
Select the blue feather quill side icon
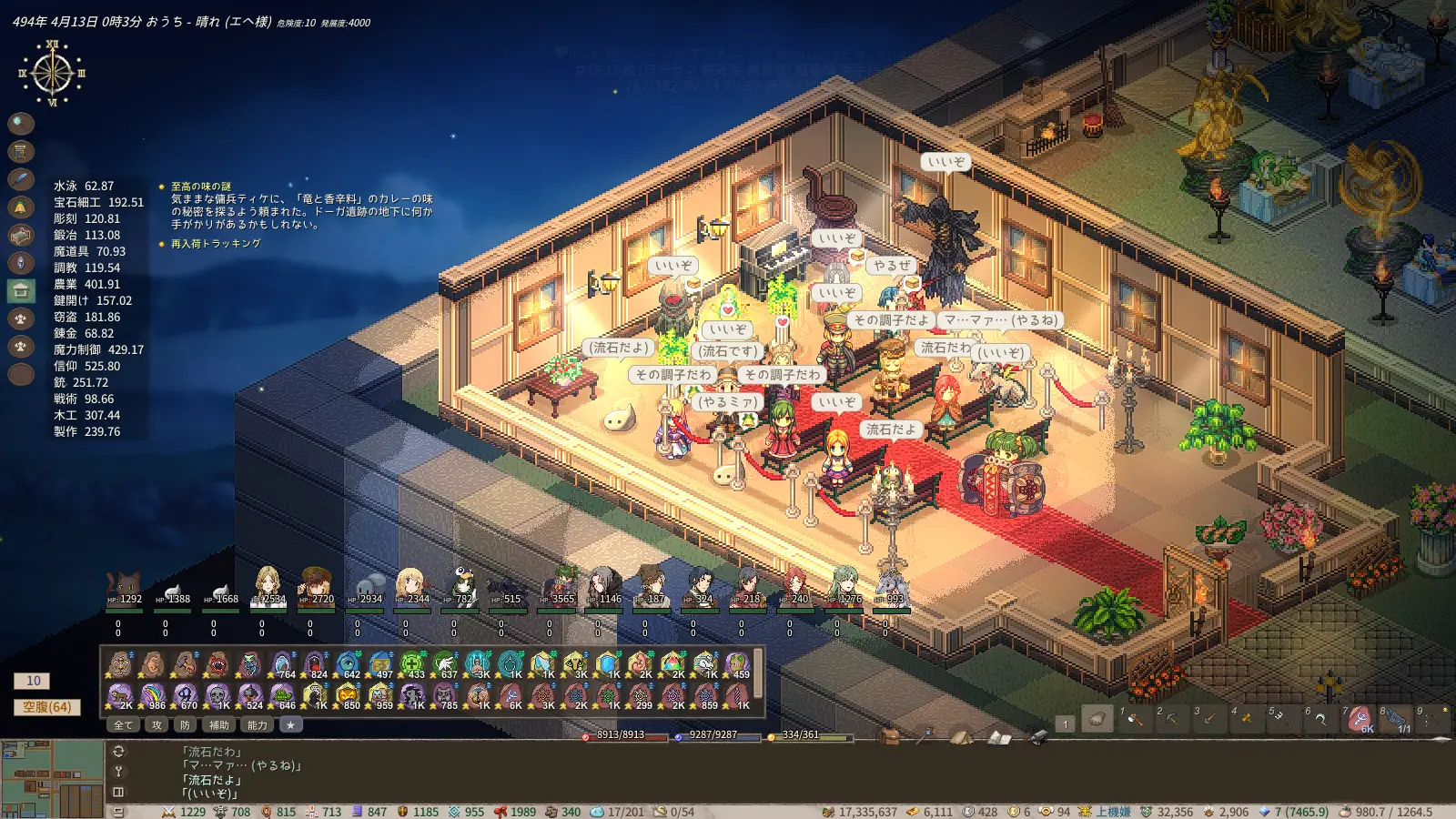(x=21, y=179)
